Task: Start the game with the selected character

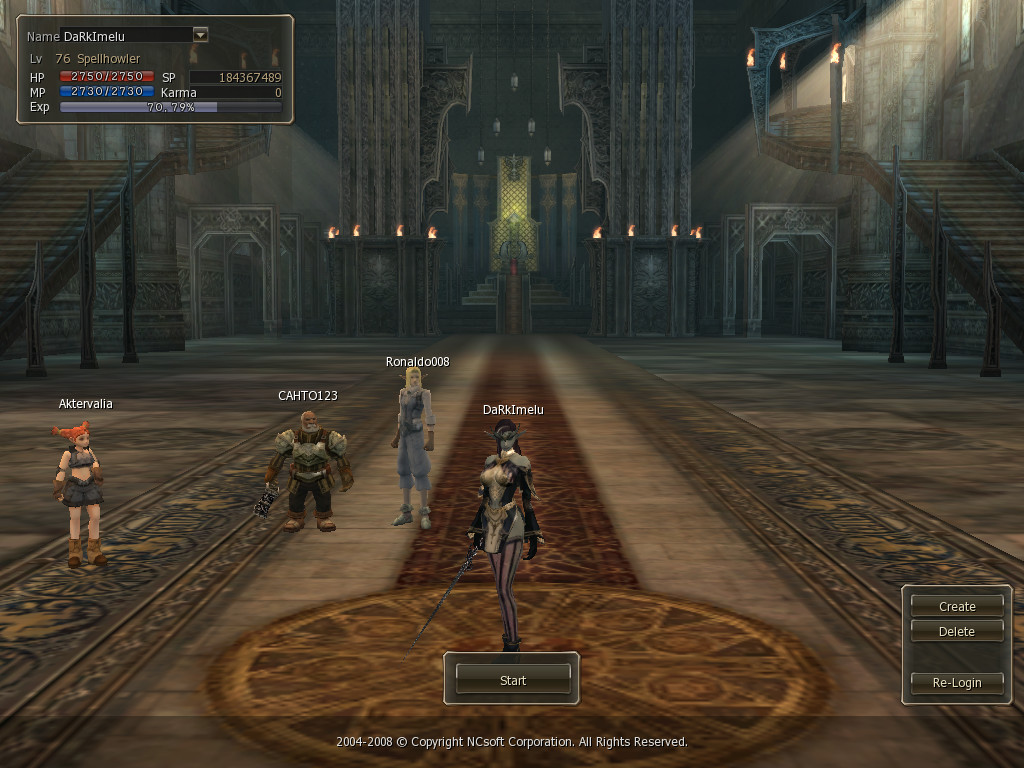Action: 512,680
